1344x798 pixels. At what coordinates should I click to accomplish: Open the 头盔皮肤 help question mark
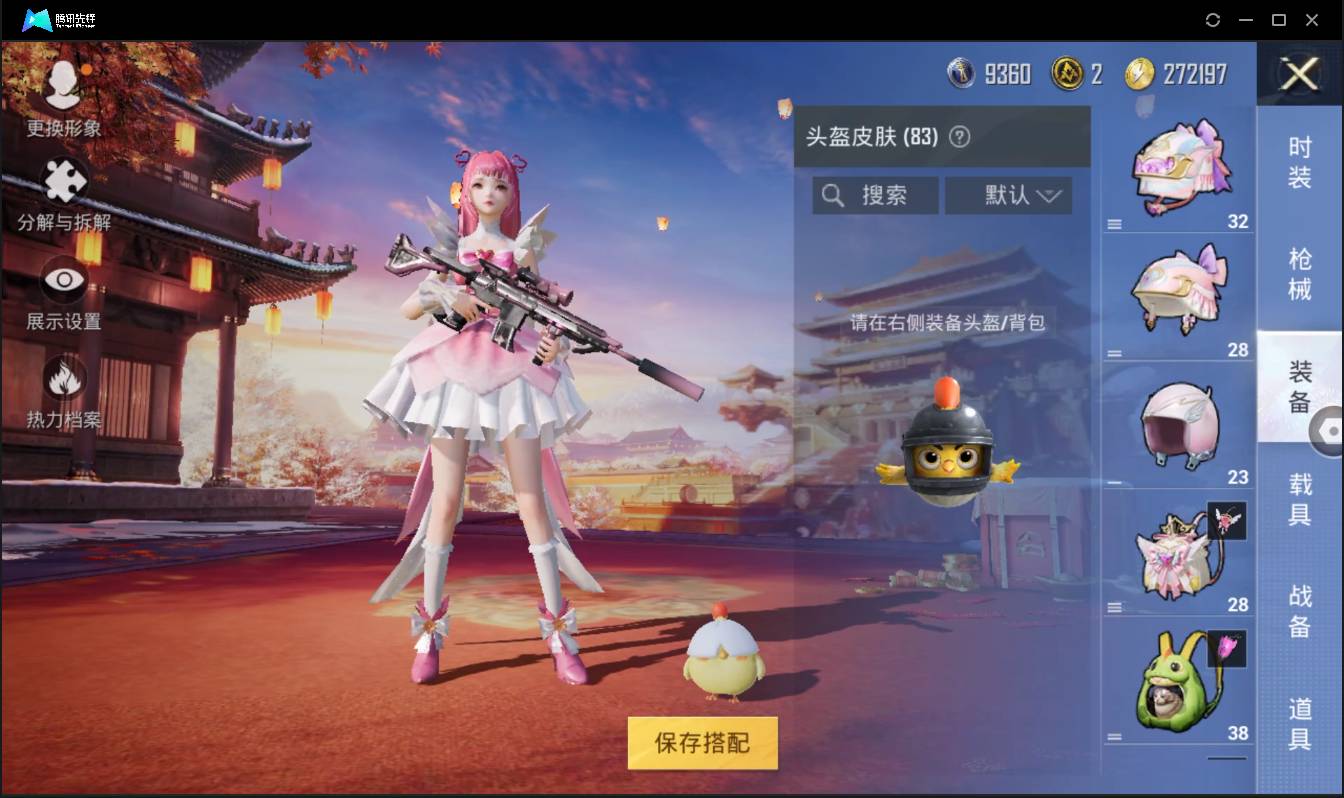pos(960,138)
